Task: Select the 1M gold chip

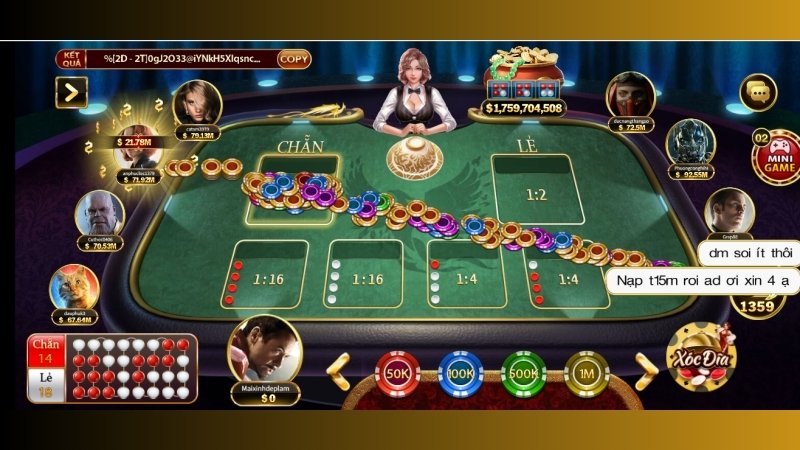Action: pos(587,373)
